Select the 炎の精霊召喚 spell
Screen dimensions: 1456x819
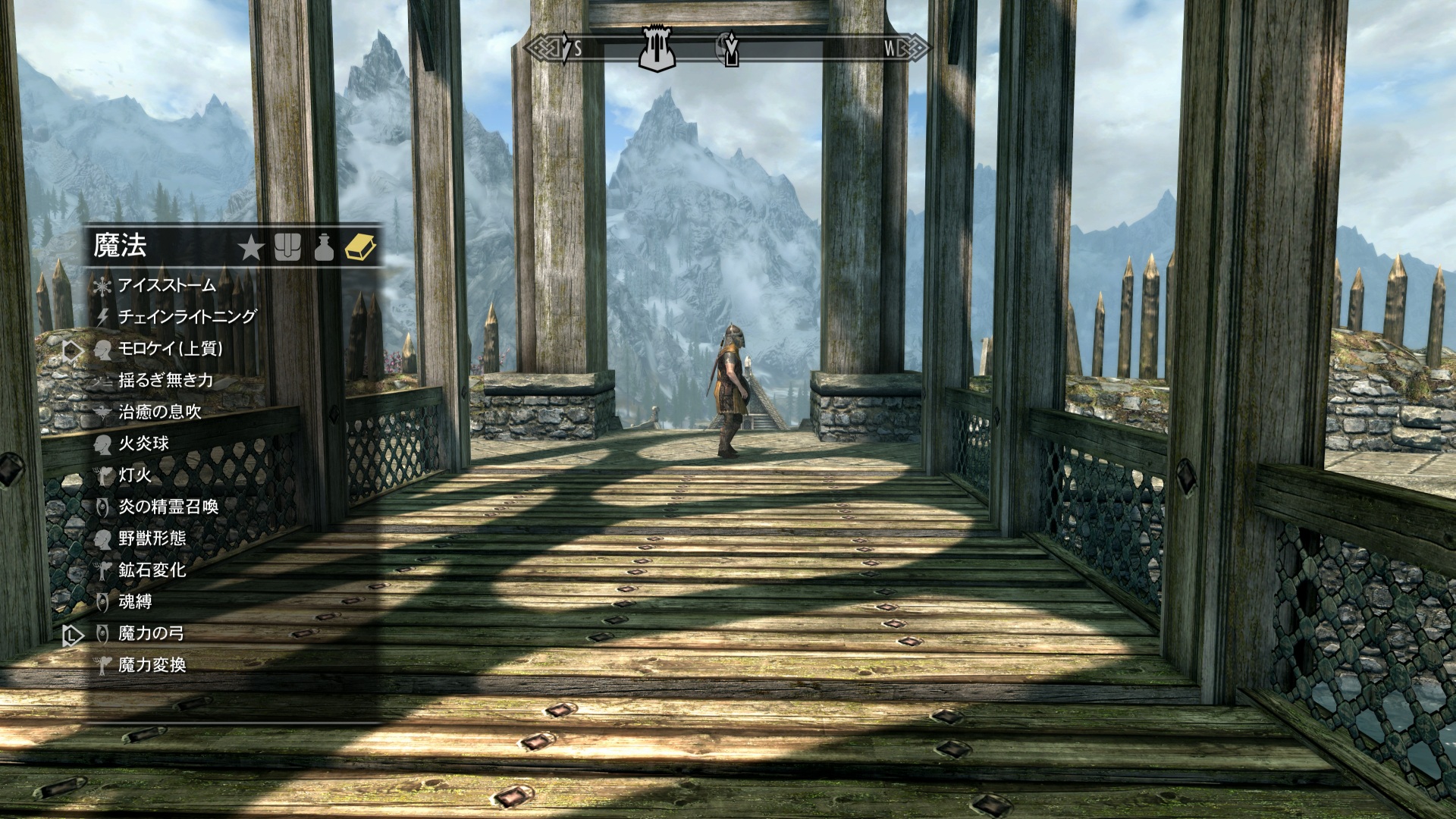point(168,507)
